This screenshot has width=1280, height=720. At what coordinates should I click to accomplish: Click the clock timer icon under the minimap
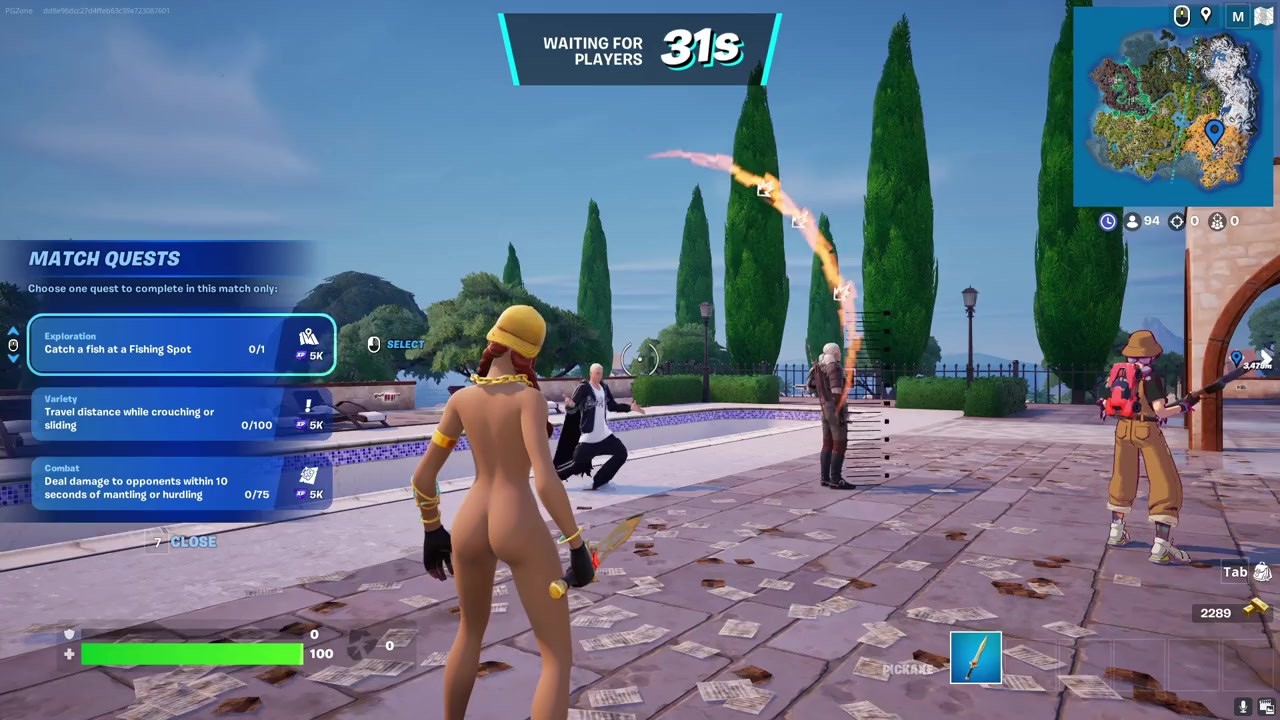pyautogui.click(x=1107, y=221)
